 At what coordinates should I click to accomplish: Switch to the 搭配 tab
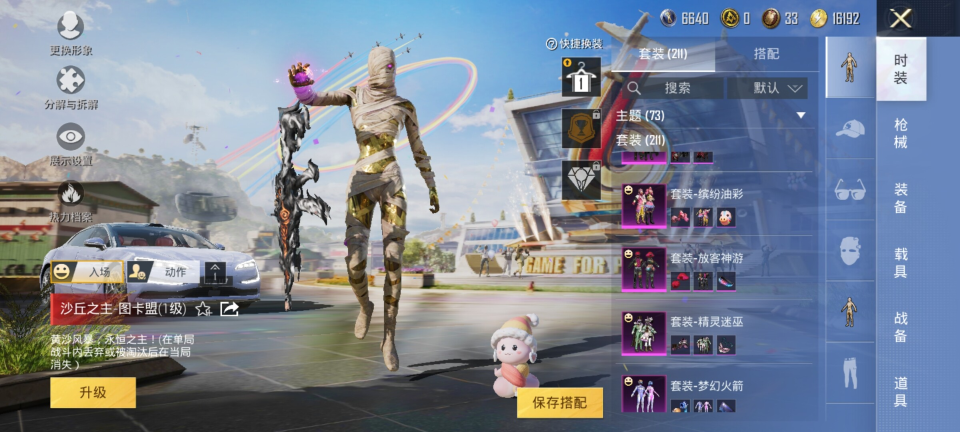pos(766,53)
